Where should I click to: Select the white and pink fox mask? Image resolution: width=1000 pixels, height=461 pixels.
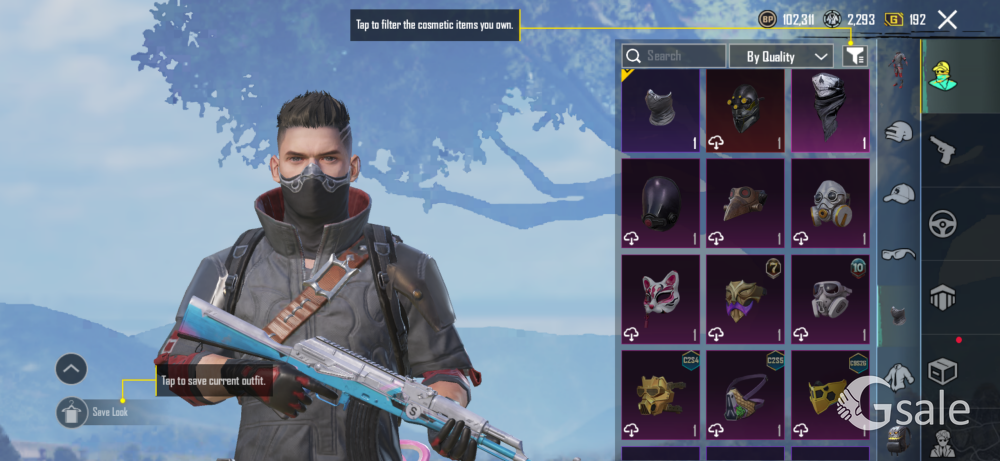(660, 297)
